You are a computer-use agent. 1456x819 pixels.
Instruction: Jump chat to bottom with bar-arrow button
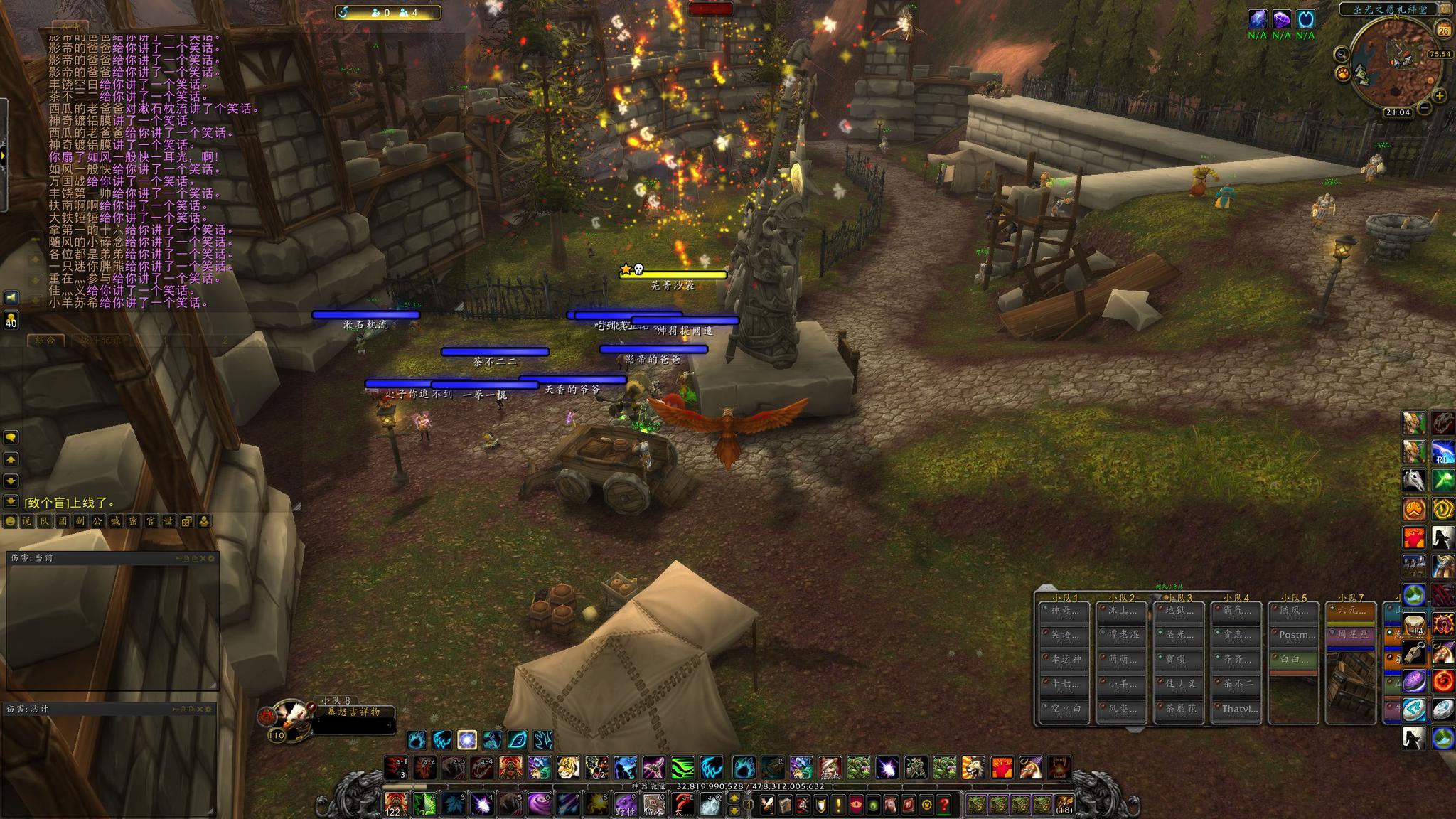tap(11, 501)
